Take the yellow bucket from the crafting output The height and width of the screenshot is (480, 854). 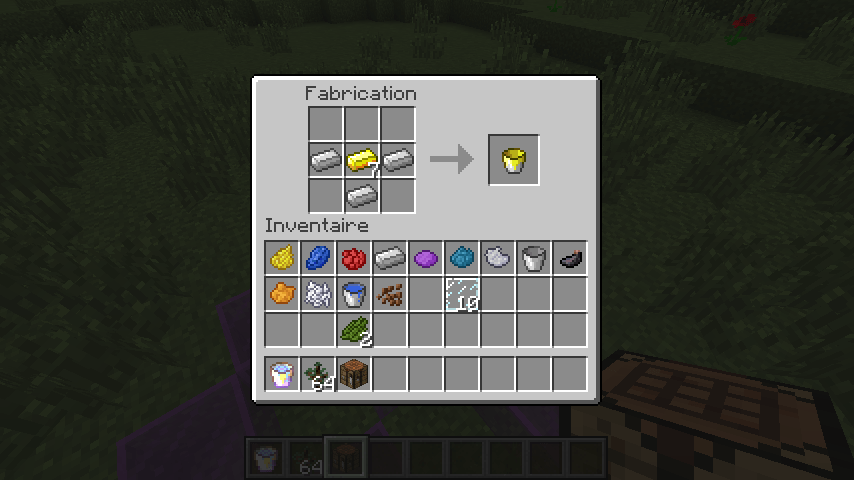514,160
